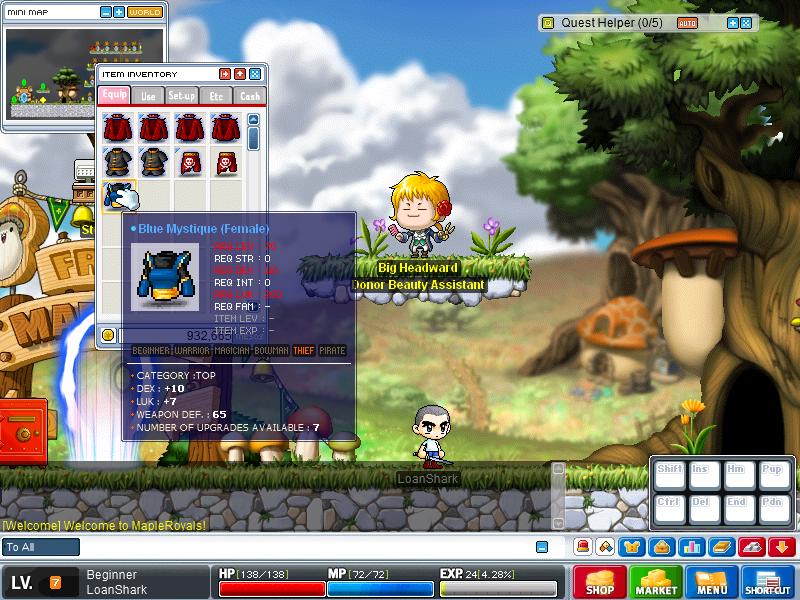This screenshot has height=600, width=800.
Task: Open the game MENU
Action: [x=712, y=582]
